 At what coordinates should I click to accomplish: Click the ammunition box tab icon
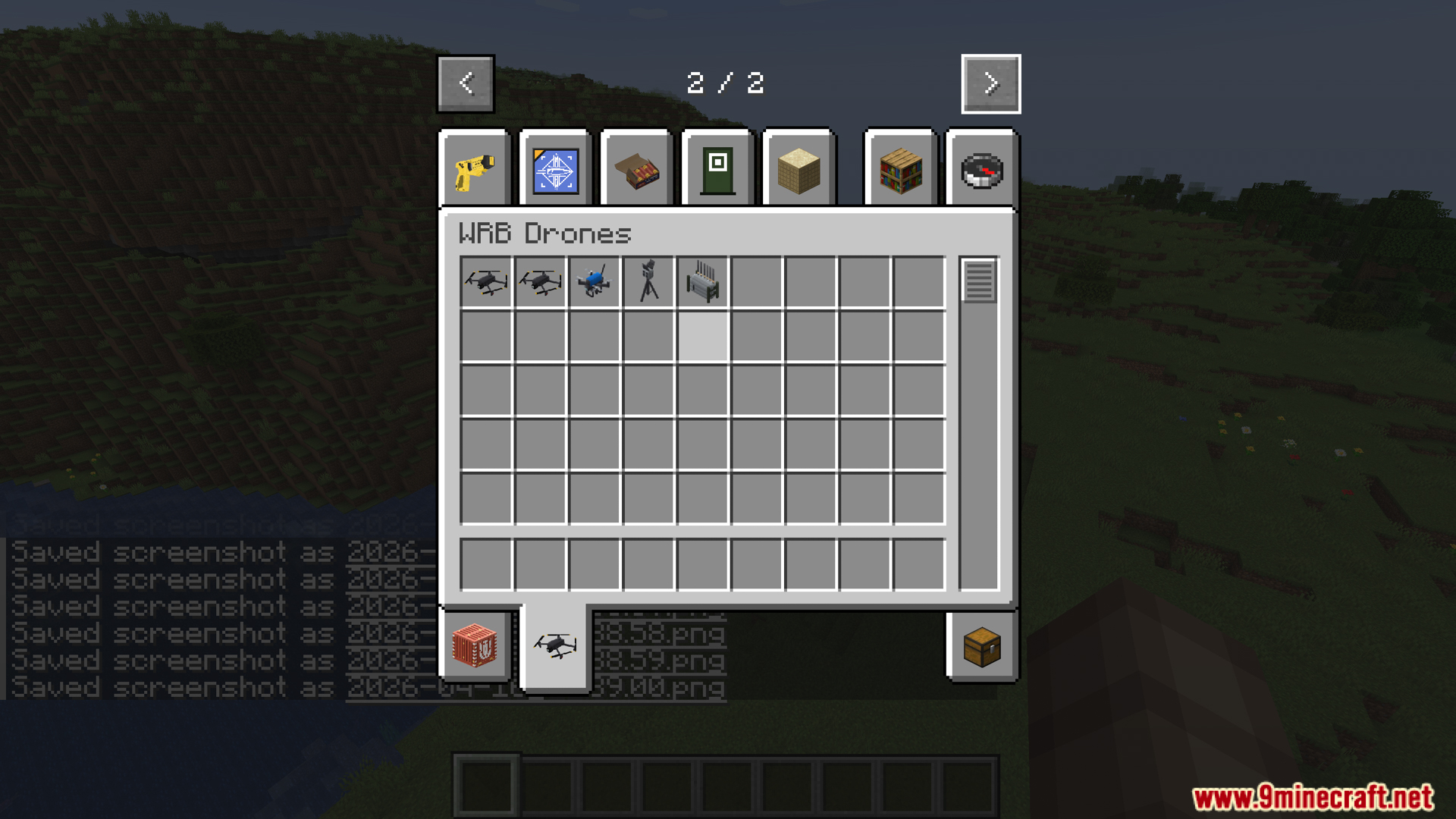pyautogui.click(x=637, y=168)
